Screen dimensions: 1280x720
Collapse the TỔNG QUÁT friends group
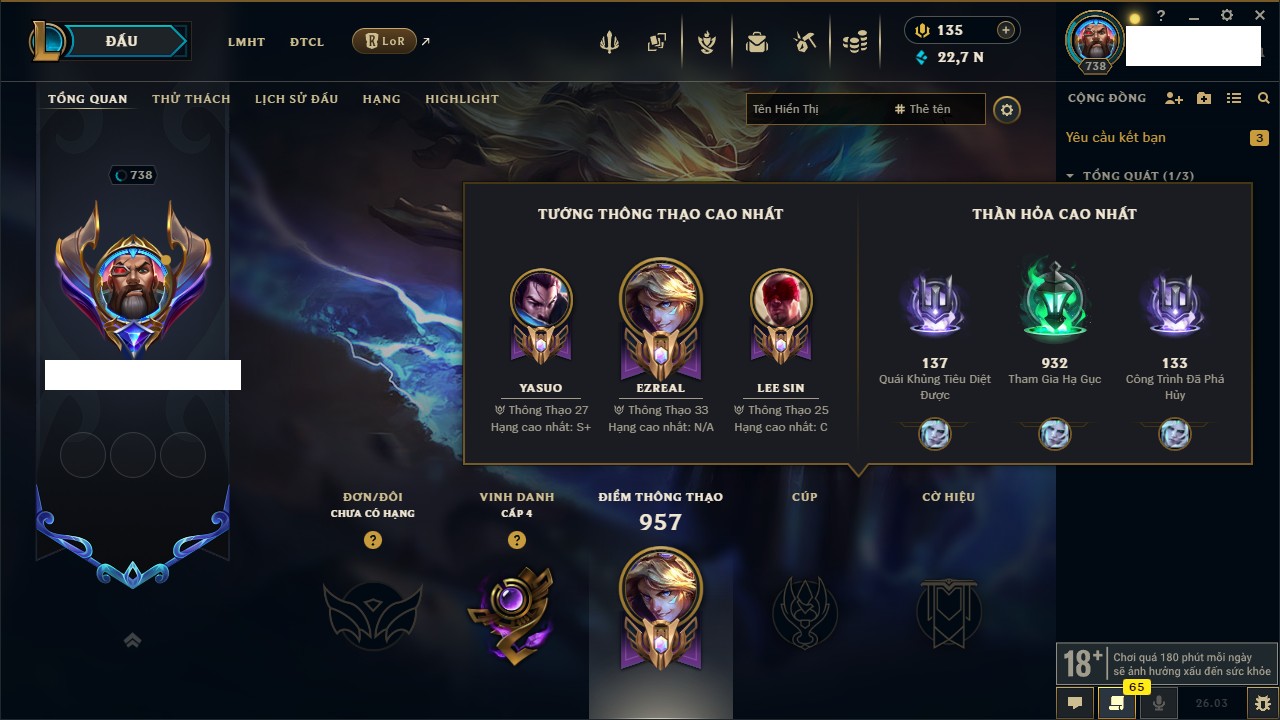(1070, 176)
